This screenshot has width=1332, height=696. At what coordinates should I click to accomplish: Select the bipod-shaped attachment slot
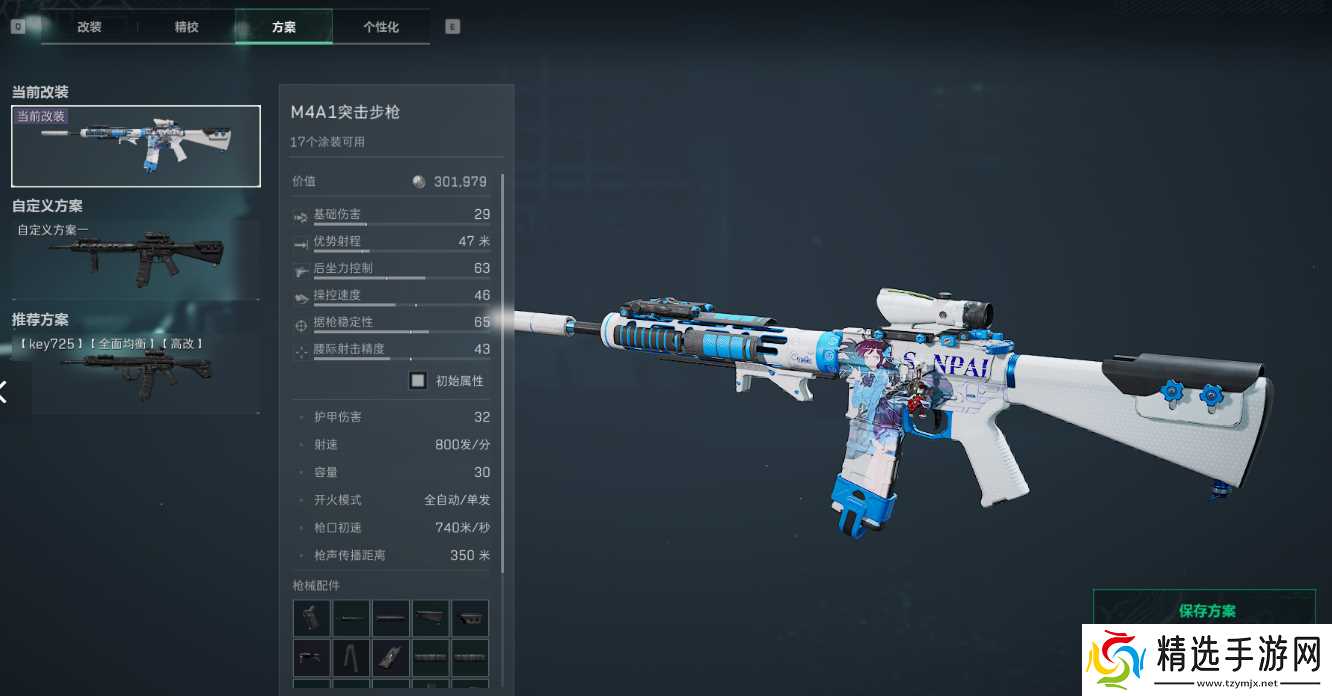[x=351, y=657]
